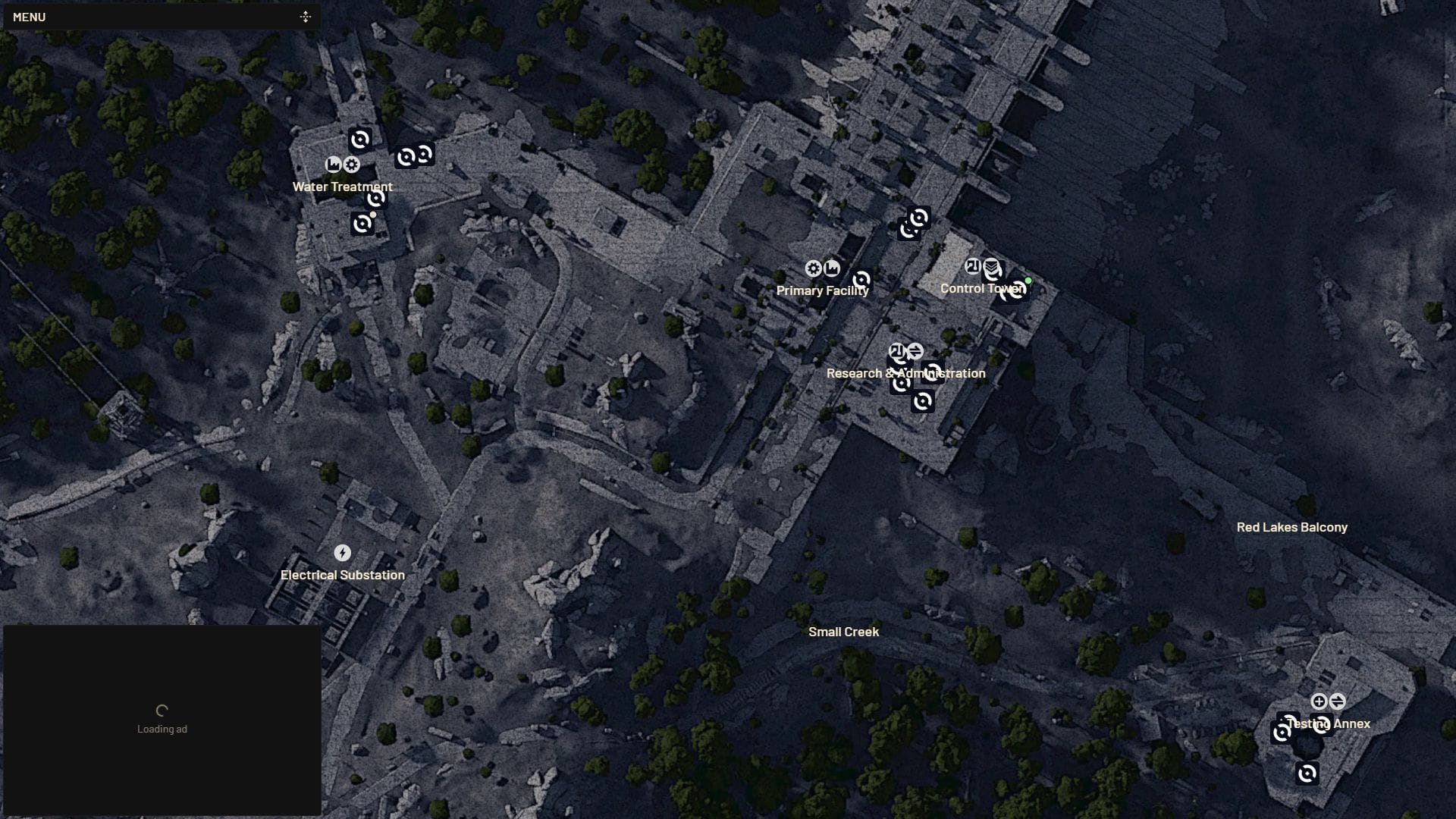
Task: Select the lightning bolt icon at Electrical Substation
Action: click(x=342, y=553)
